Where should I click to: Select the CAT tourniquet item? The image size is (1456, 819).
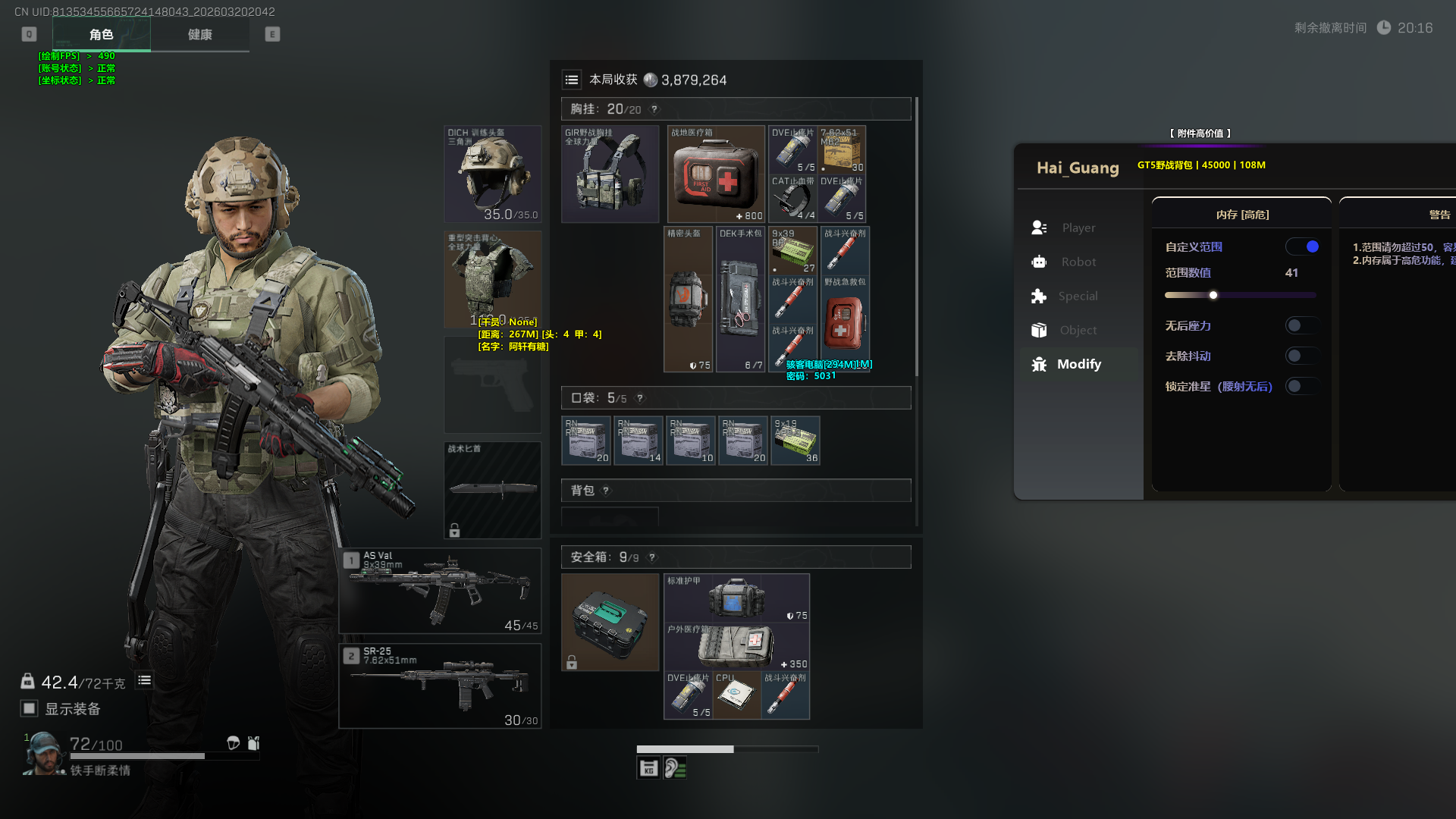[792, 199]
